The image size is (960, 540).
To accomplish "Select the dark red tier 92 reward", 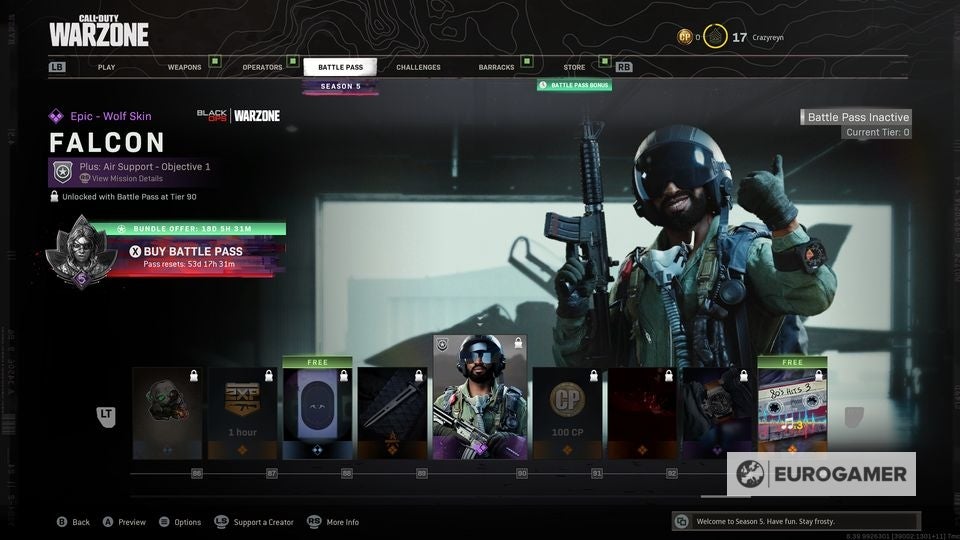I will [x=641, y=413].
